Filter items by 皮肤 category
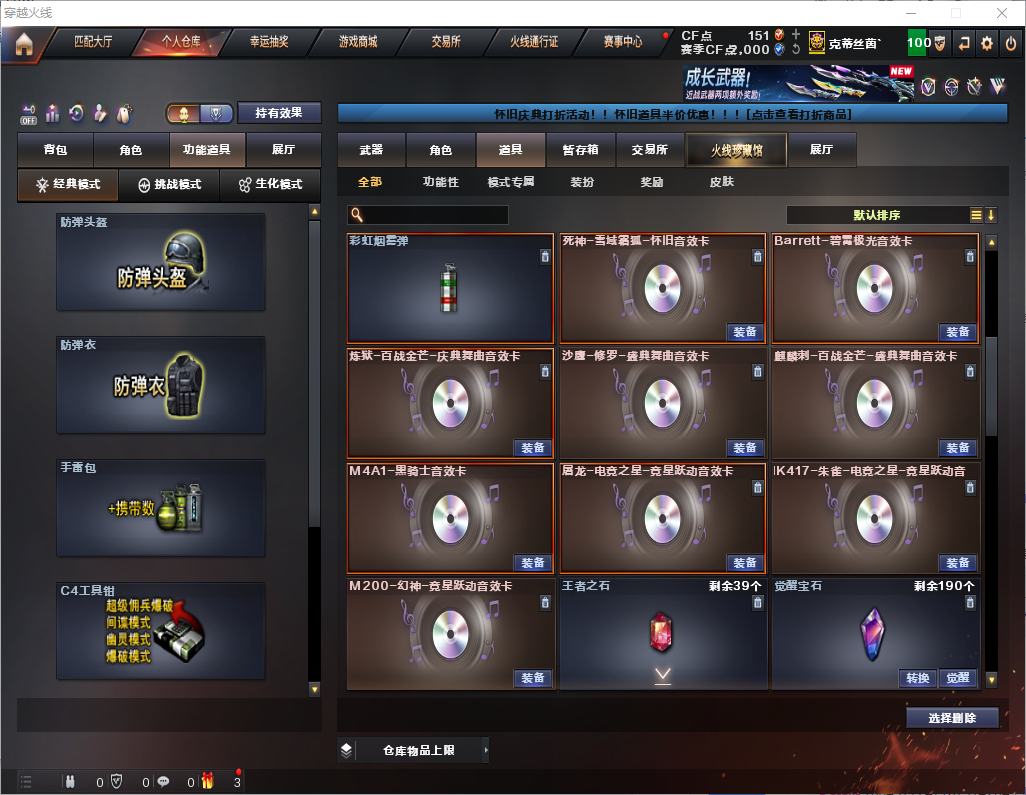1026x795 pixels. [x=721, y=182]
